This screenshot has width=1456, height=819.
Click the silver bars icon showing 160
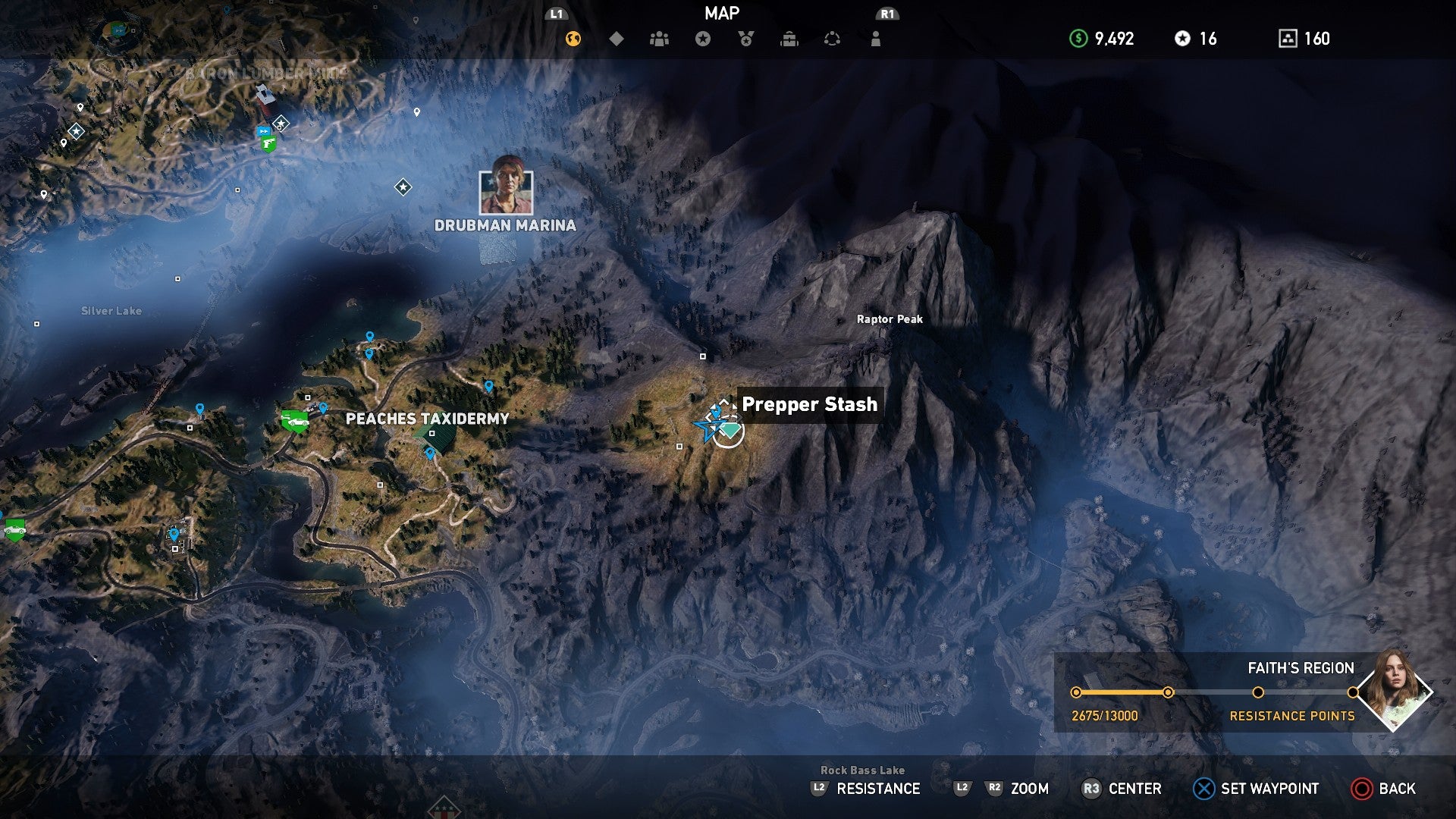tap(1287, 36)
